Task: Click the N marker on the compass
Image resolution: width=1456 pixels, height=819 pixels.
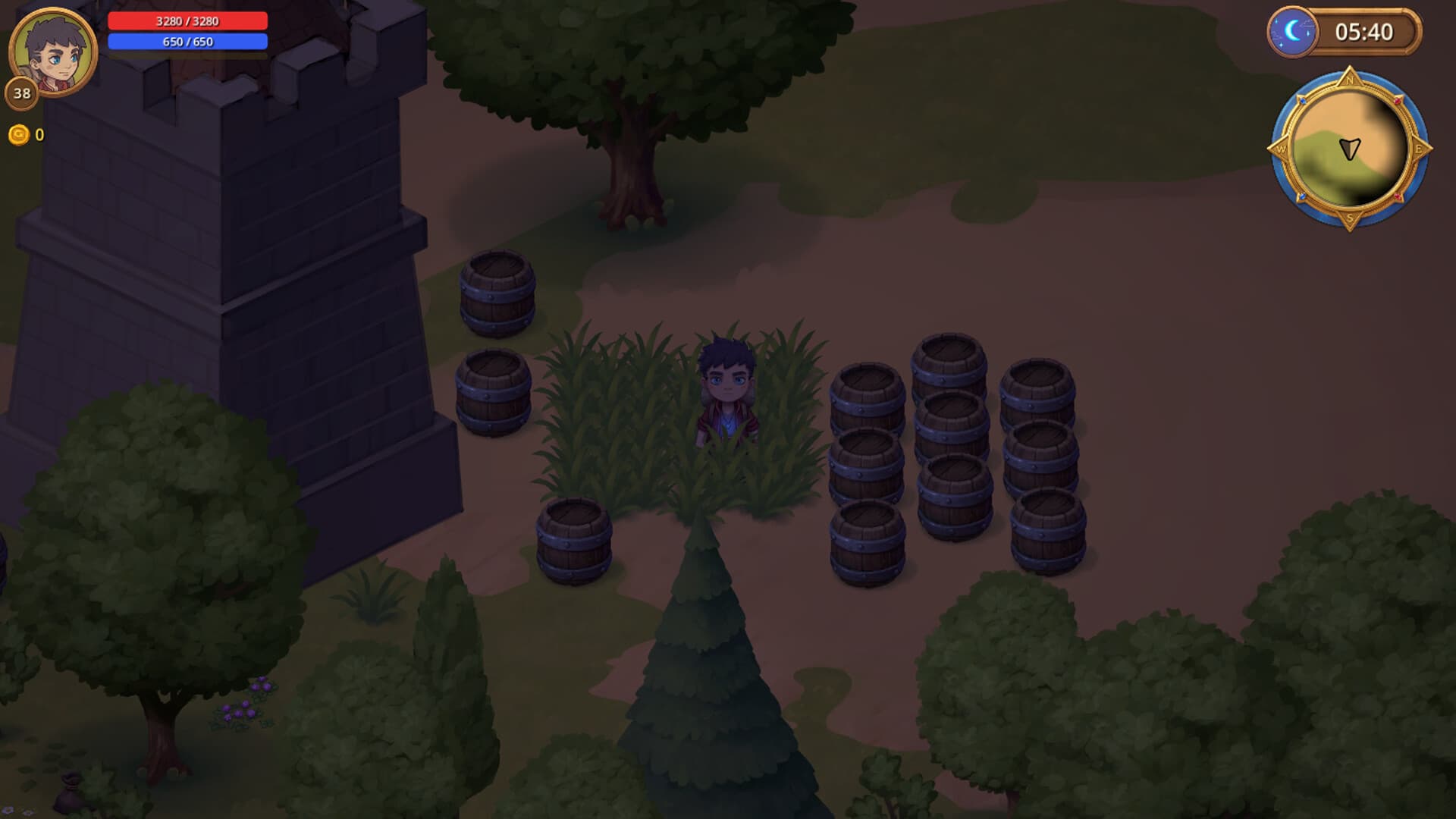Action: tap(1349, 80)
